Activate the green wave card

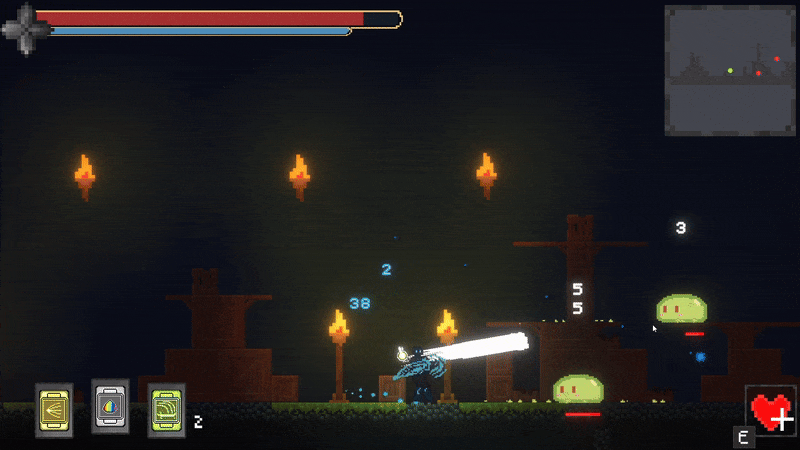click(x=166, y=410)
